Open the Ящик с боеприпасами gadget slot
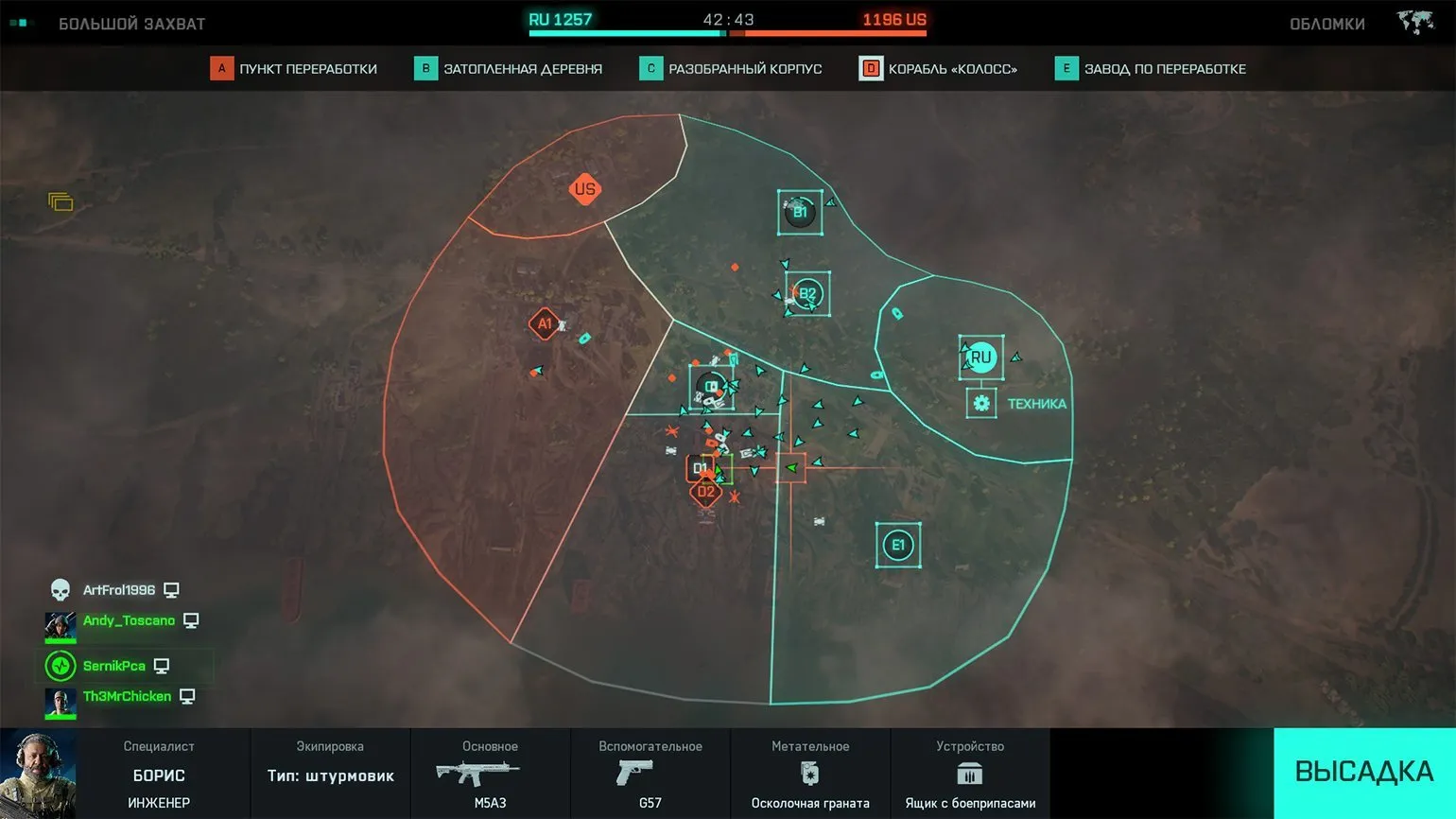Viewport: 1456px width, 819px height. (x=970, y=774)
